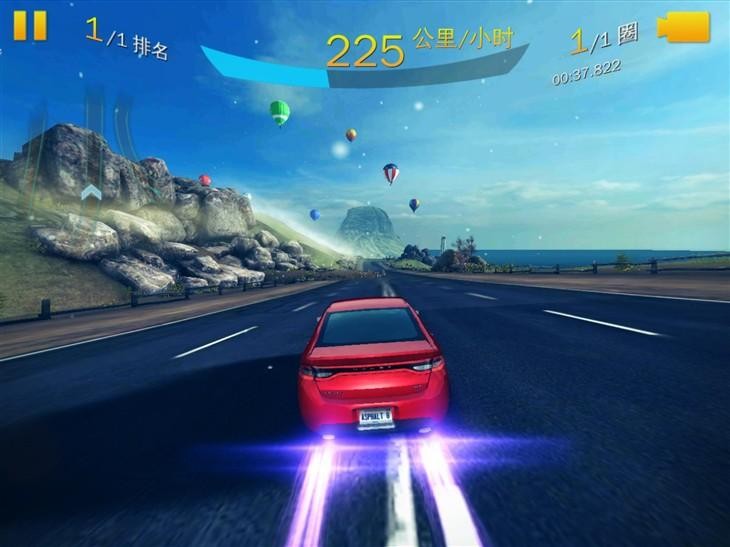
Task: Switch camera view using the camera icon
Action: coord(683,27)
